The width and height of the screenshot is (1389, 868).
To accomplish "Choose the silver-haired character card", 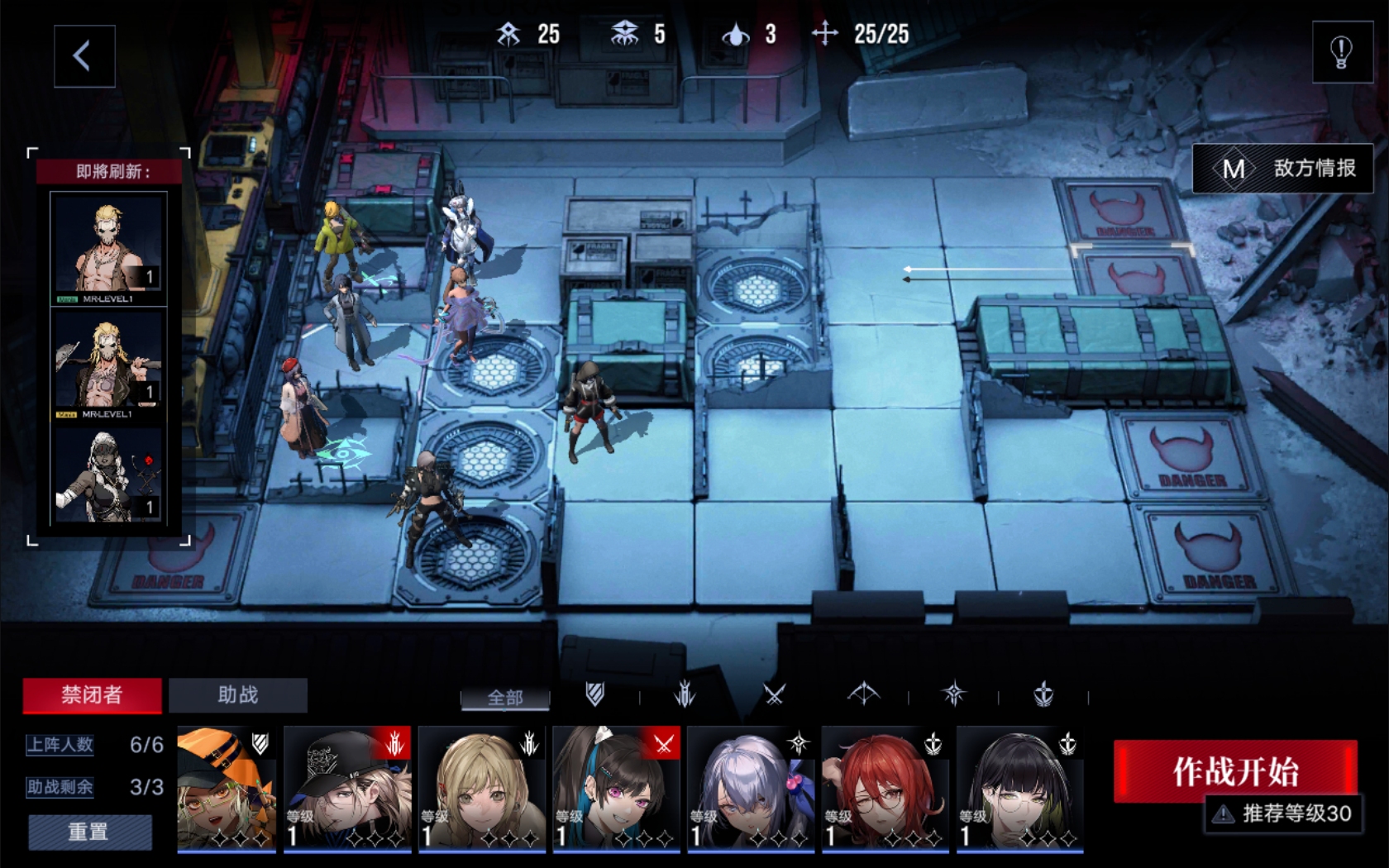I will point(751,789).
